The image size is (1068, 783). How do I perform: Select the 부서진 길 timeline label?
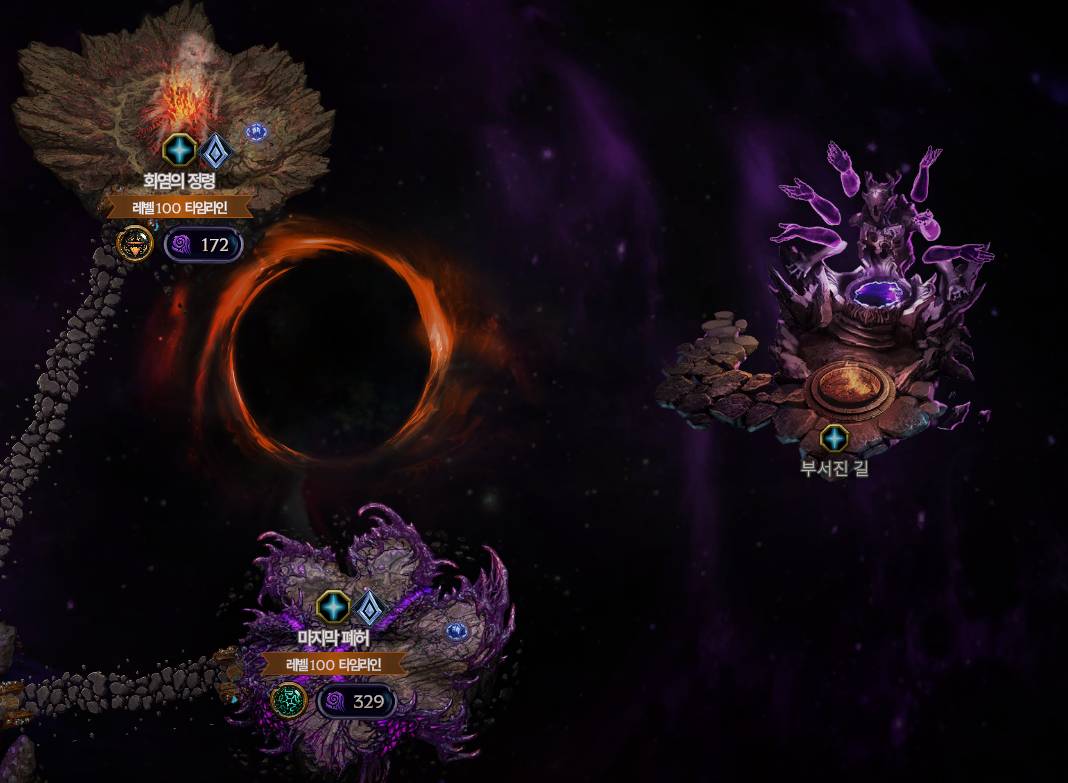(x=834, y=467)
